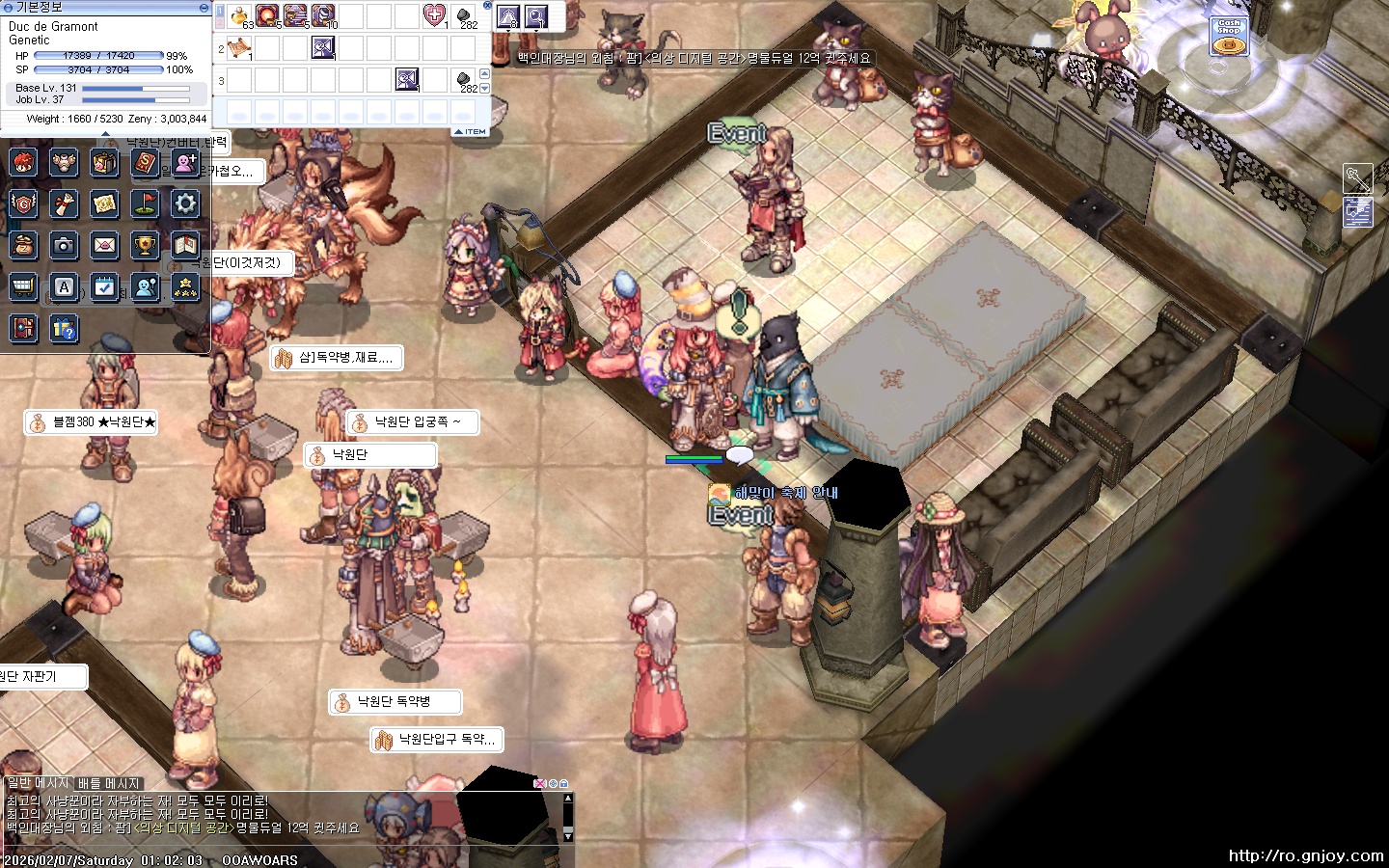Open the red flag quest icon
The height and width of the screenshot is (868, 1389).
pyautogui.click(x=145, y=203)
